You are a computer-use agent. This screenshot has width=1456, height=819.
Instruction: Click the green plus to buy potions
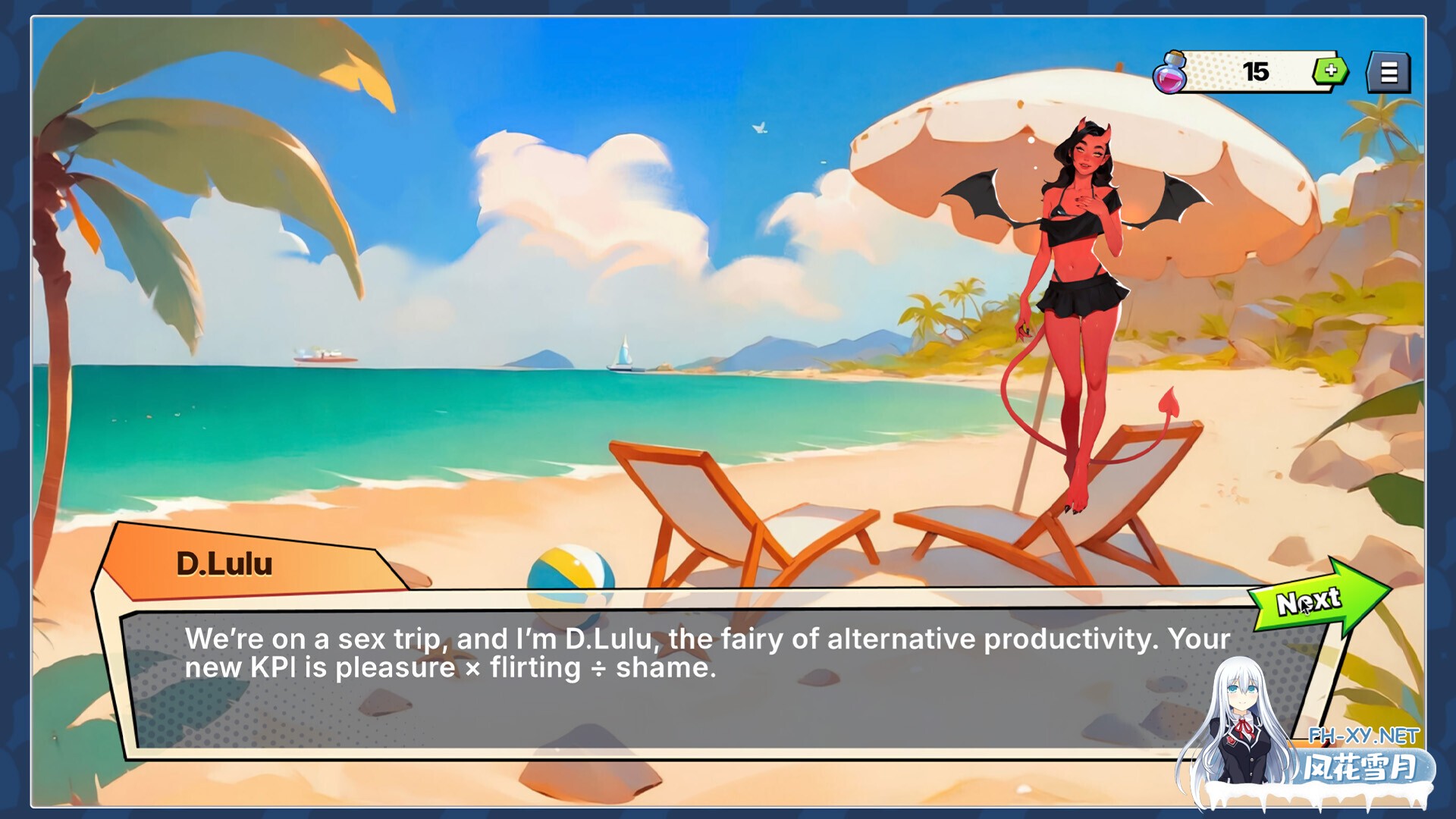[x=1332, y=72]
